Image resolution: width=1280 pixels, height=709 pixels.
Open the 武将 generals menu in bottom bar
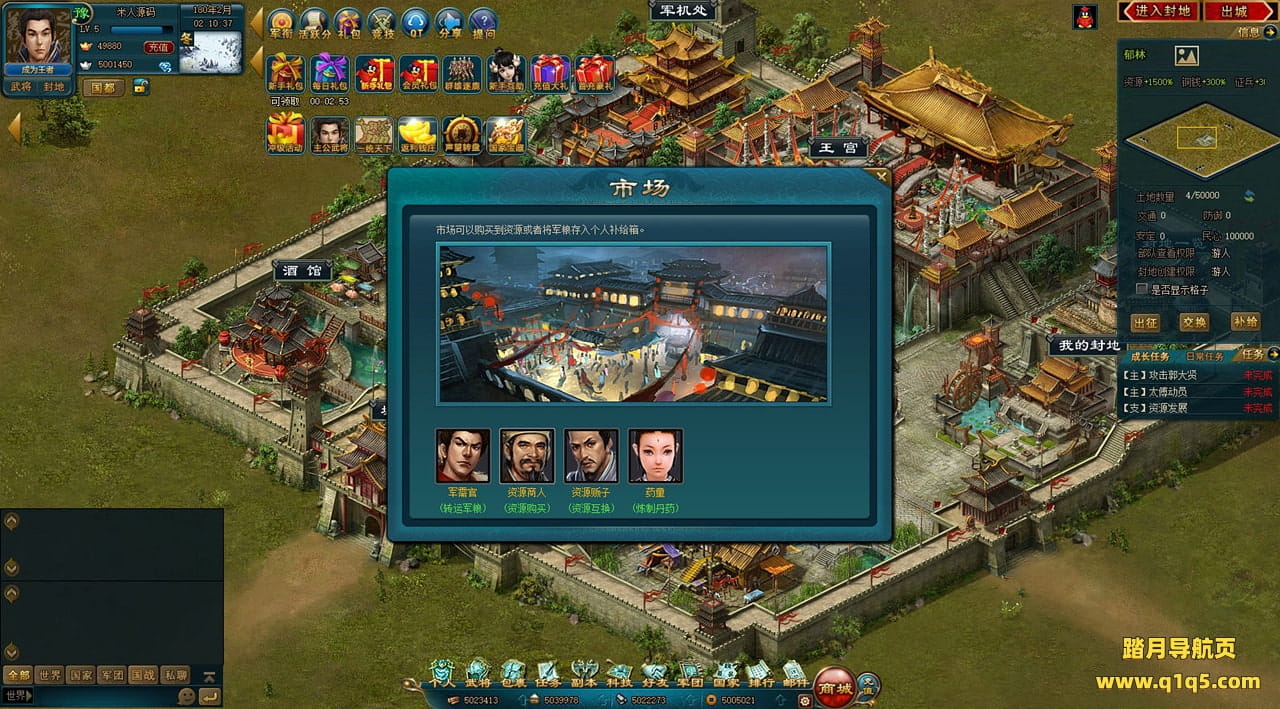(x=478, y=673)
